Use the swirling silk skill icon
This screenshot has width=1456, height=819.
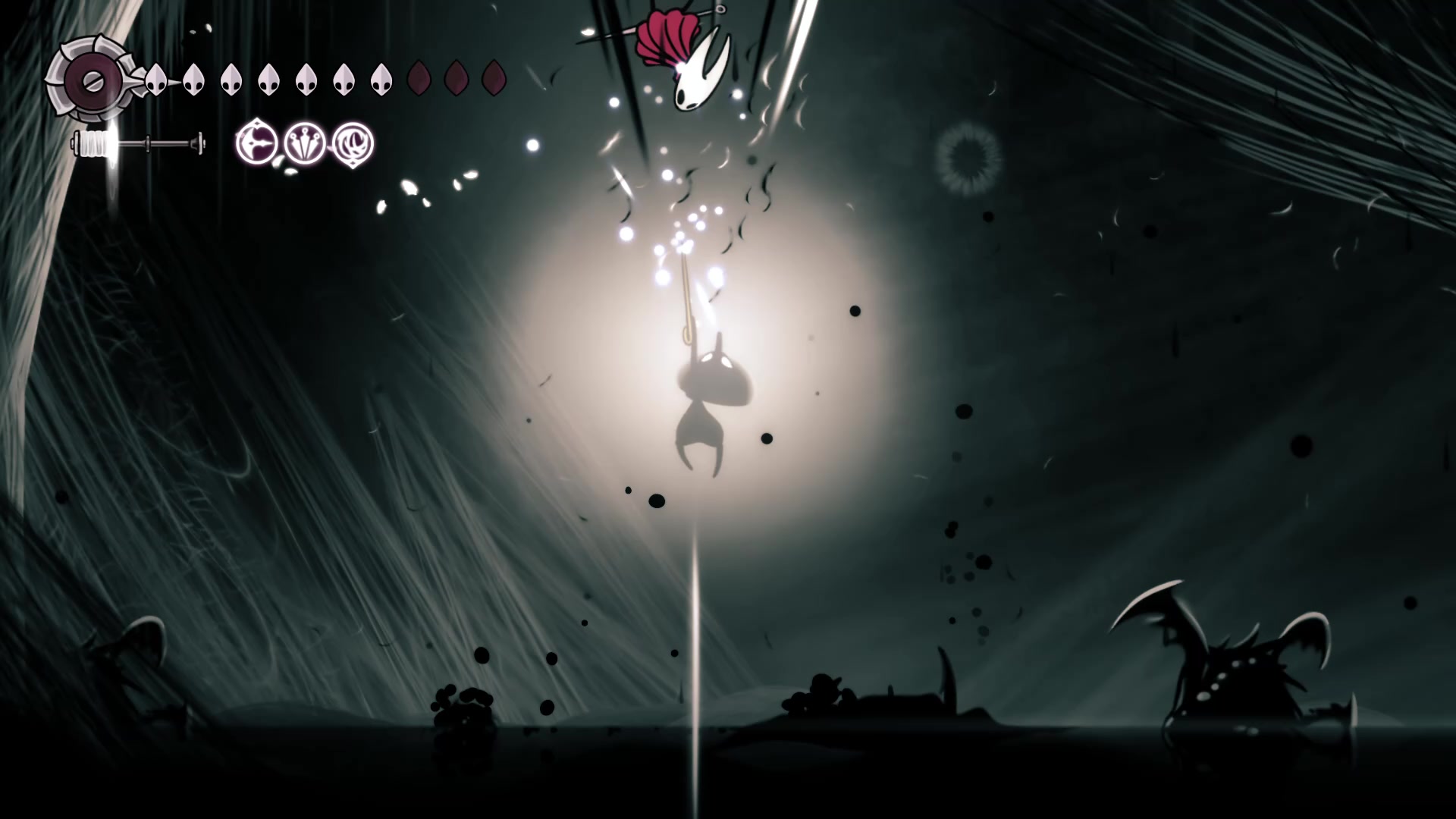coord(353,143)
